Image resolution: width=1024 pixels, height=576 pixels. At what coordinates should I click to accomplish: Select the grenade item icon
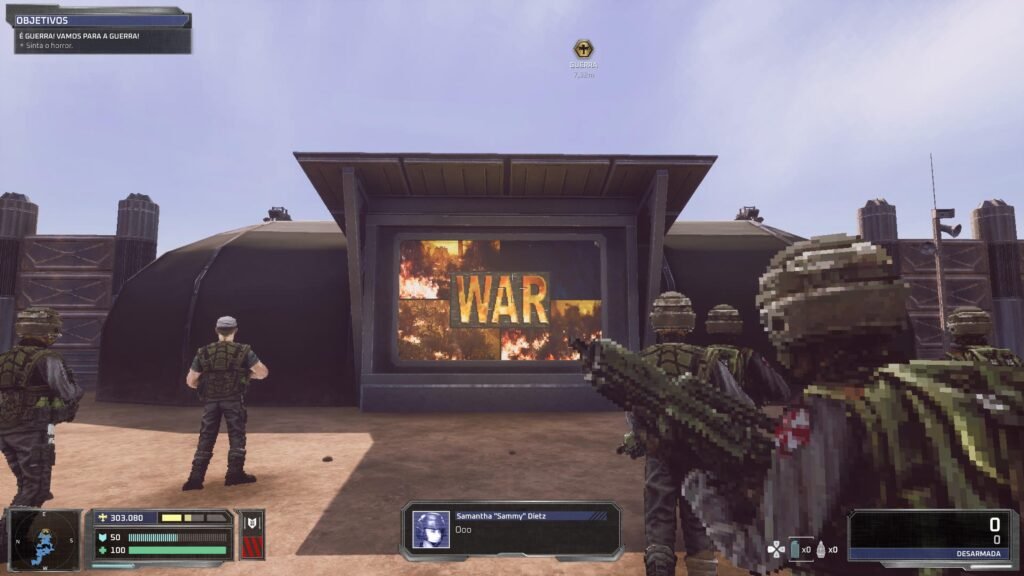pyautogui.click(x=822, y=549)
